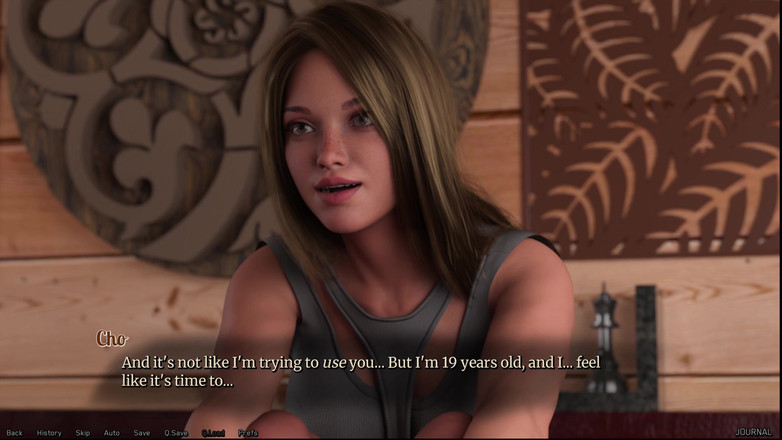Open the Journal
Screen dimensions: 782x440
[x=753, y=433]
